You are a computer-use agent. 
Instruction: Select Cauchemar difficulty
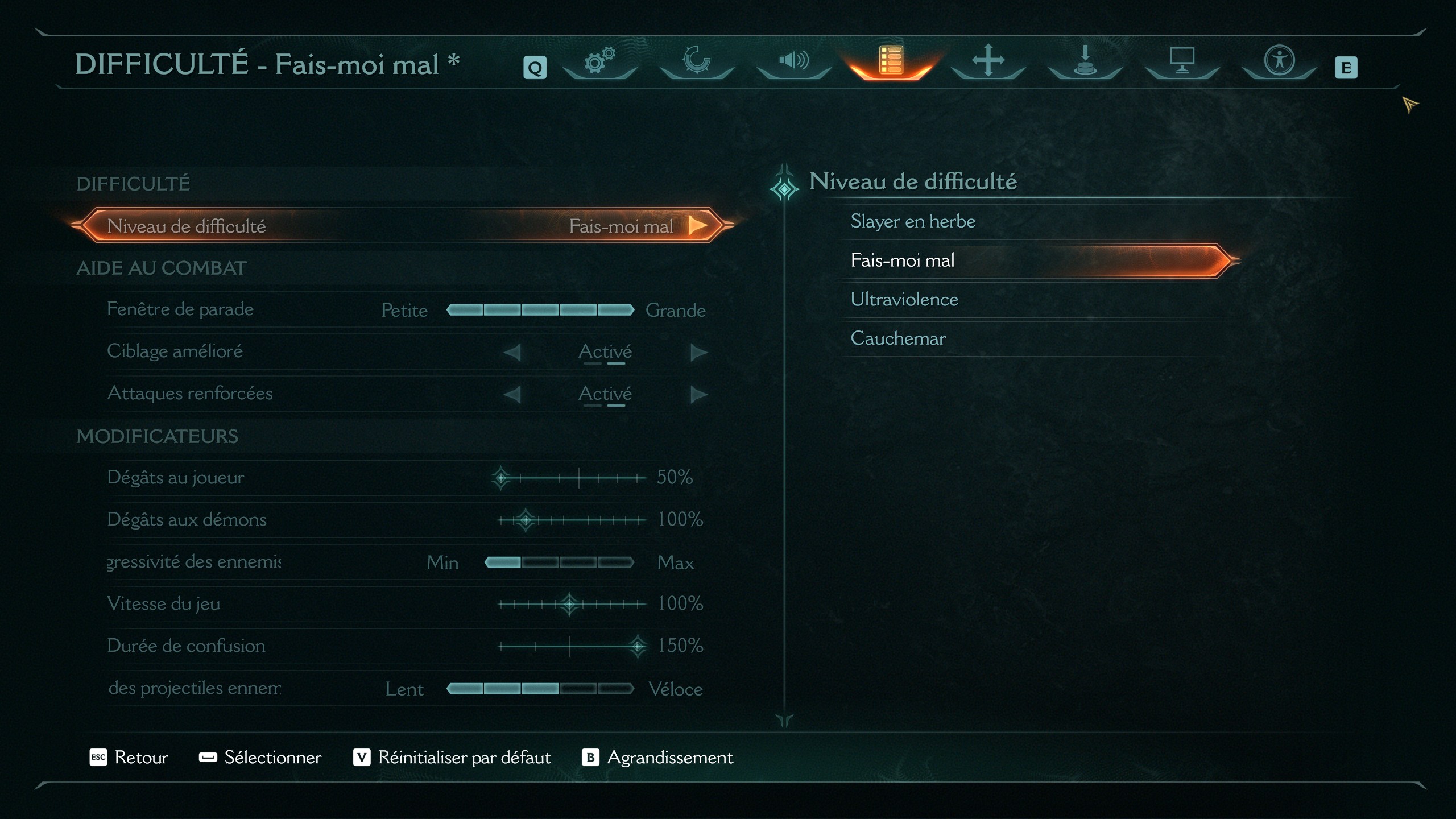tap(897, 338)
